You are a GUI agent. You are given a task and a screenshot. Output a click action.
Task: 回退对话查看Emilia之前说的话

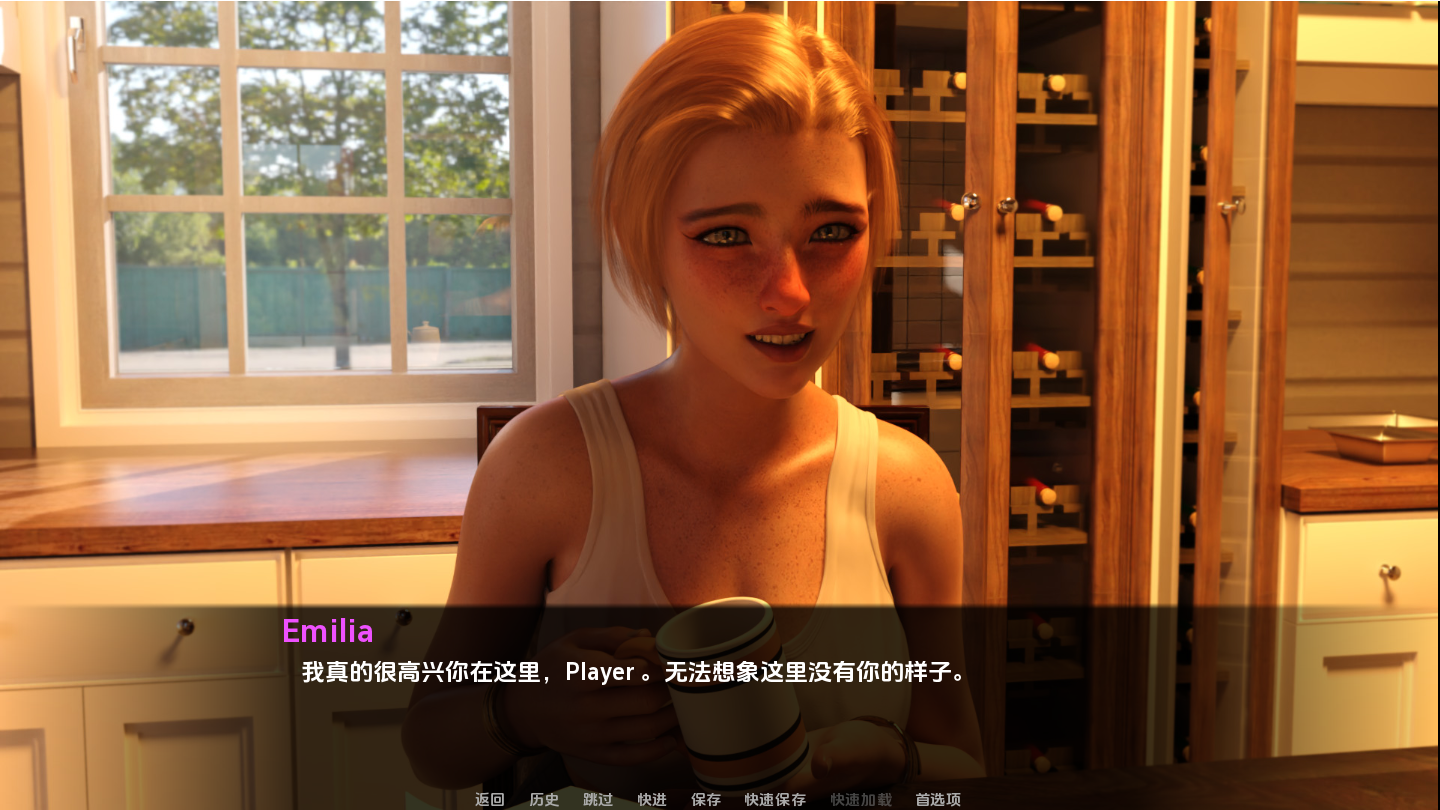click(x=487, y=799)
